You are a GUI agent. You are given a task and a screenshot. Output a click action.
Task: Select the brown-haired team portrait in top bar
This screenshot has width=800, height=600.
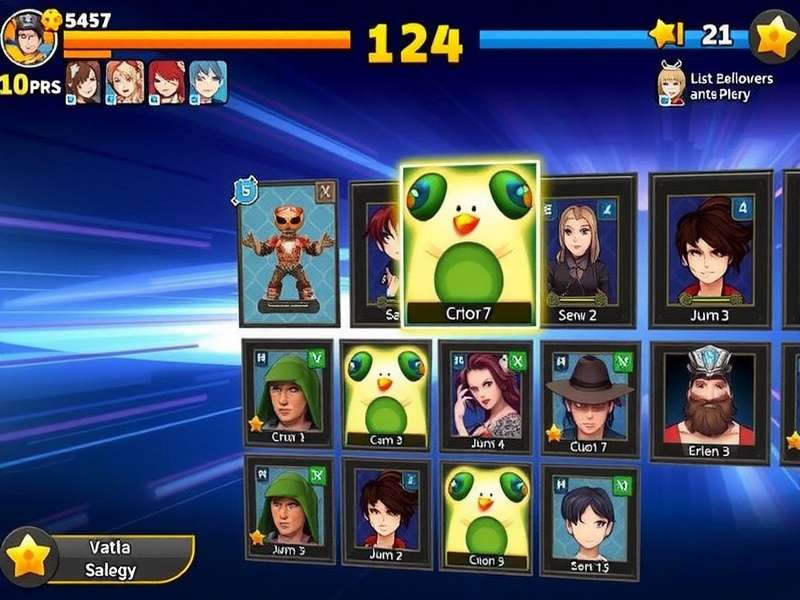point(83,82)
